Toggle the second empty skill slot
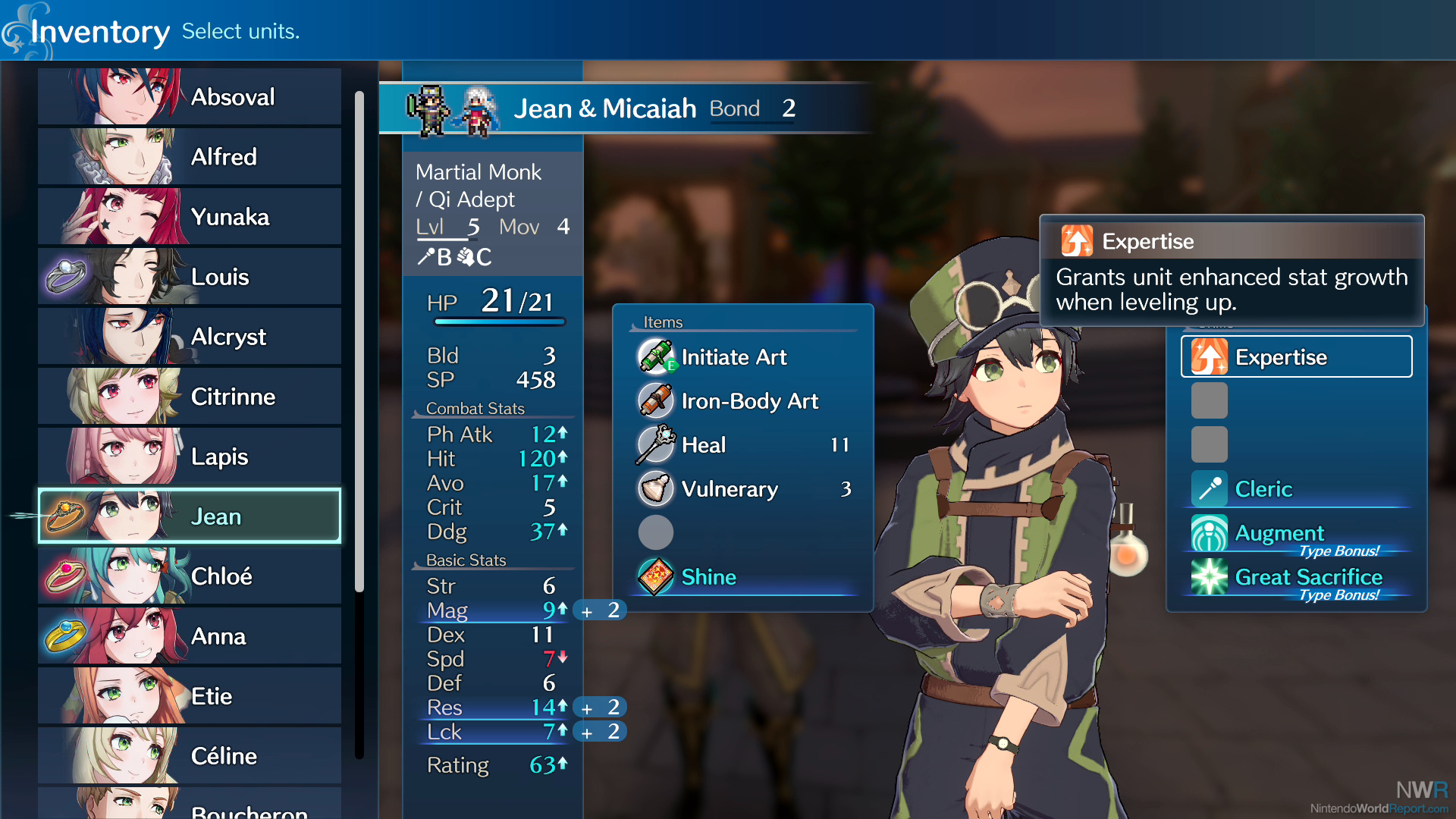 click(1209, 444)
